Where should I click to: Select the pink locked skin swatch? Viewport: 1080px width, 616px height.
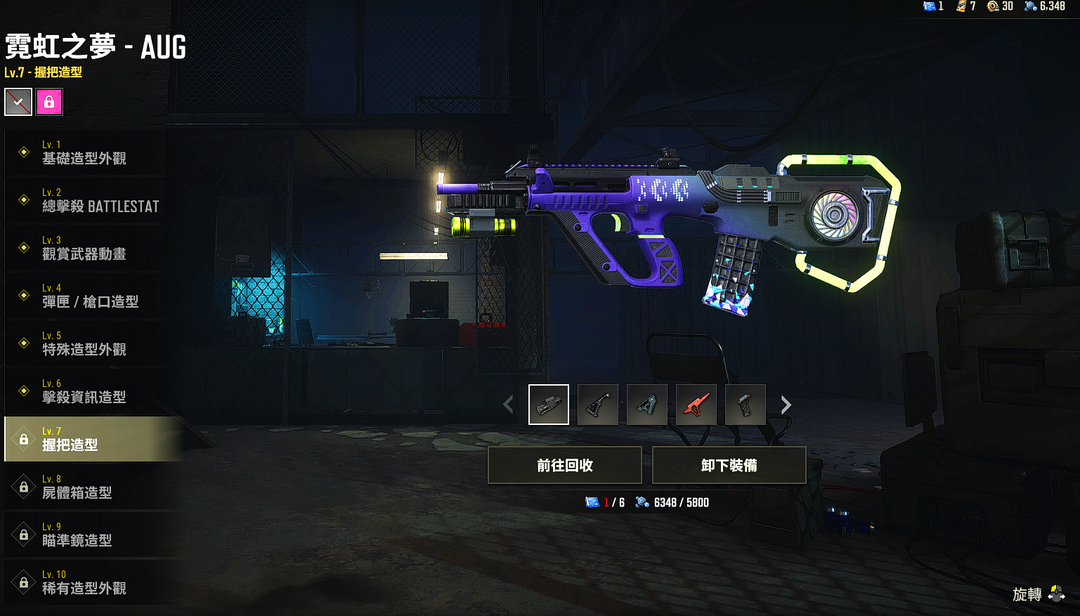coord(48,101)
